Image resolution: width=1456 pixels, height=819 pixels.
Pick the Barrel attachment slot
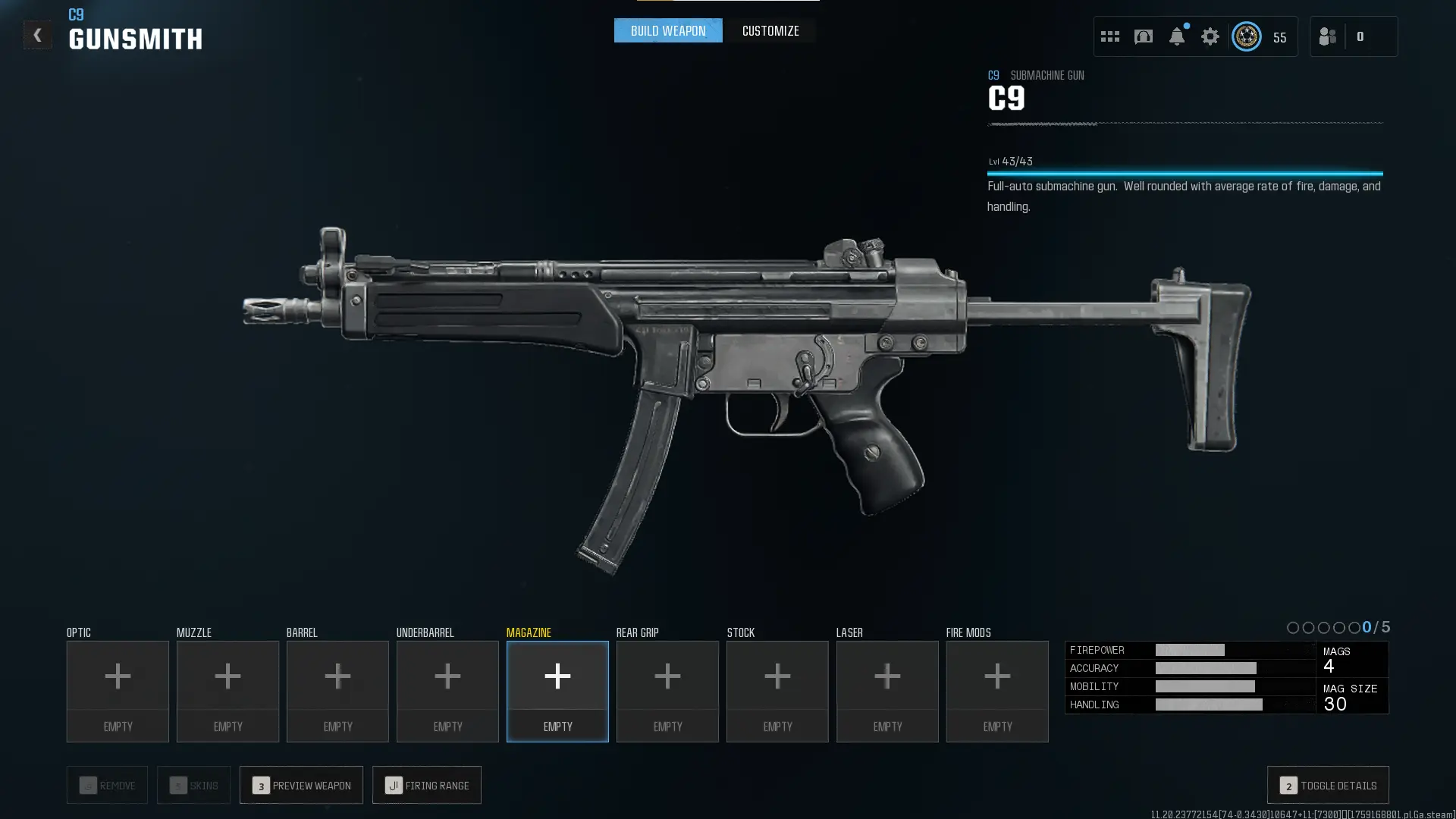(x=337, y=691)
